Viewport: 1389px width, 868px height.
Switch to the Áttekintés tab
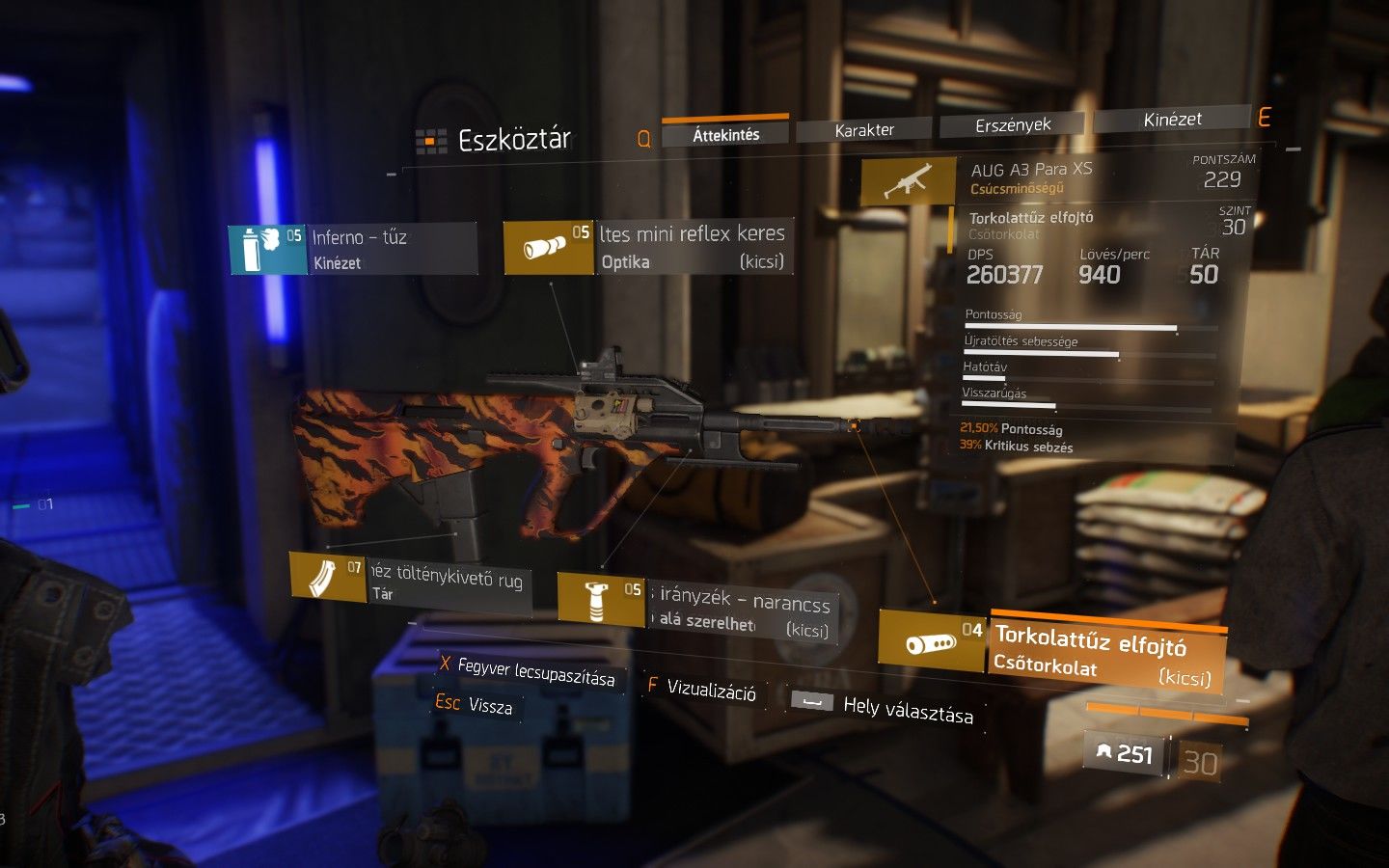coord(725,134)
